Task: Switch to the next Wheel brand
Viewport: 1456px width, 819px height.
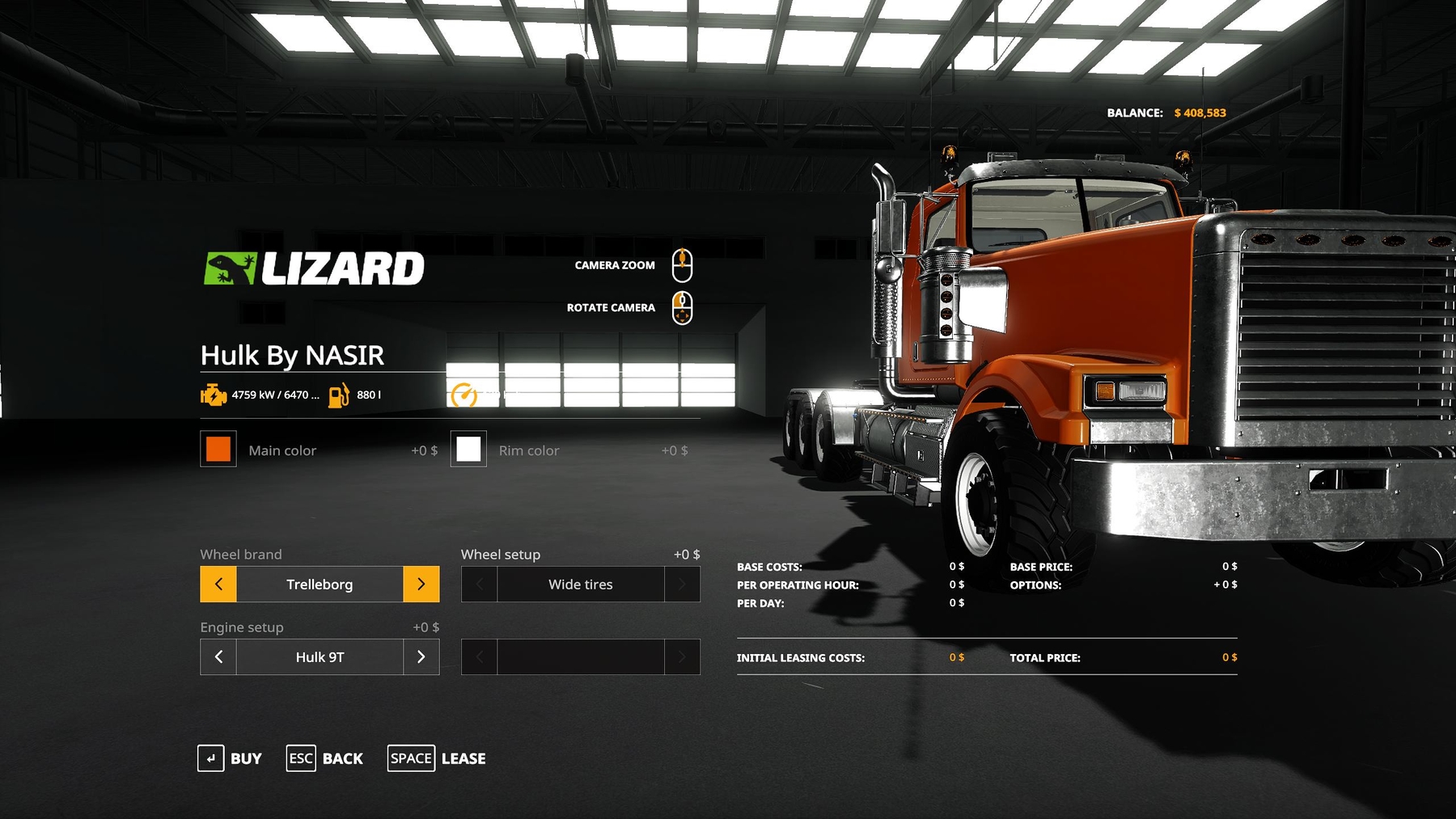Action: [421, 584]
